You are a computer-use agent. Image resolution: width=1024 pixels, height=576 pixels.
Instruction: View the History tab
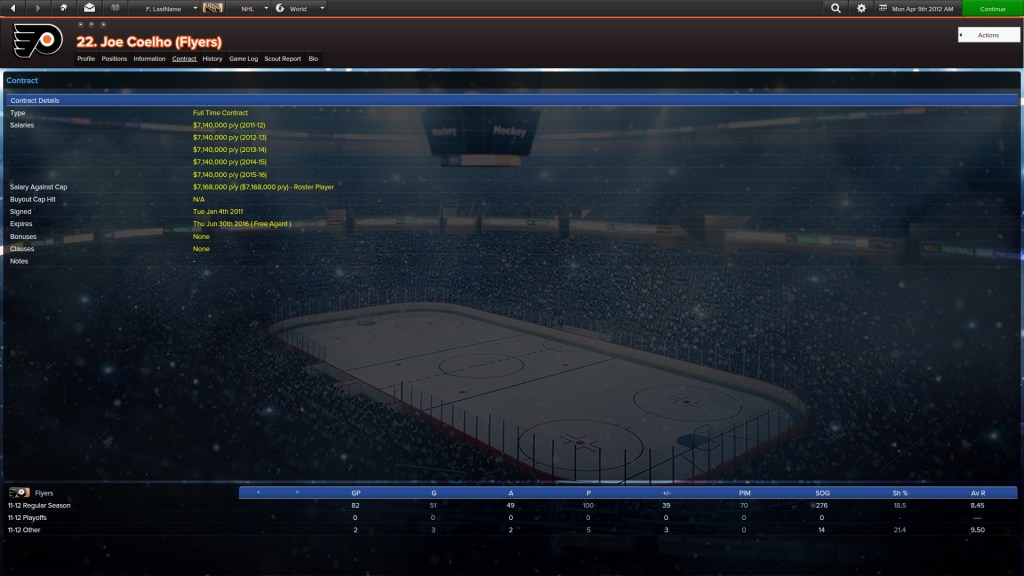tap(212, 59)
